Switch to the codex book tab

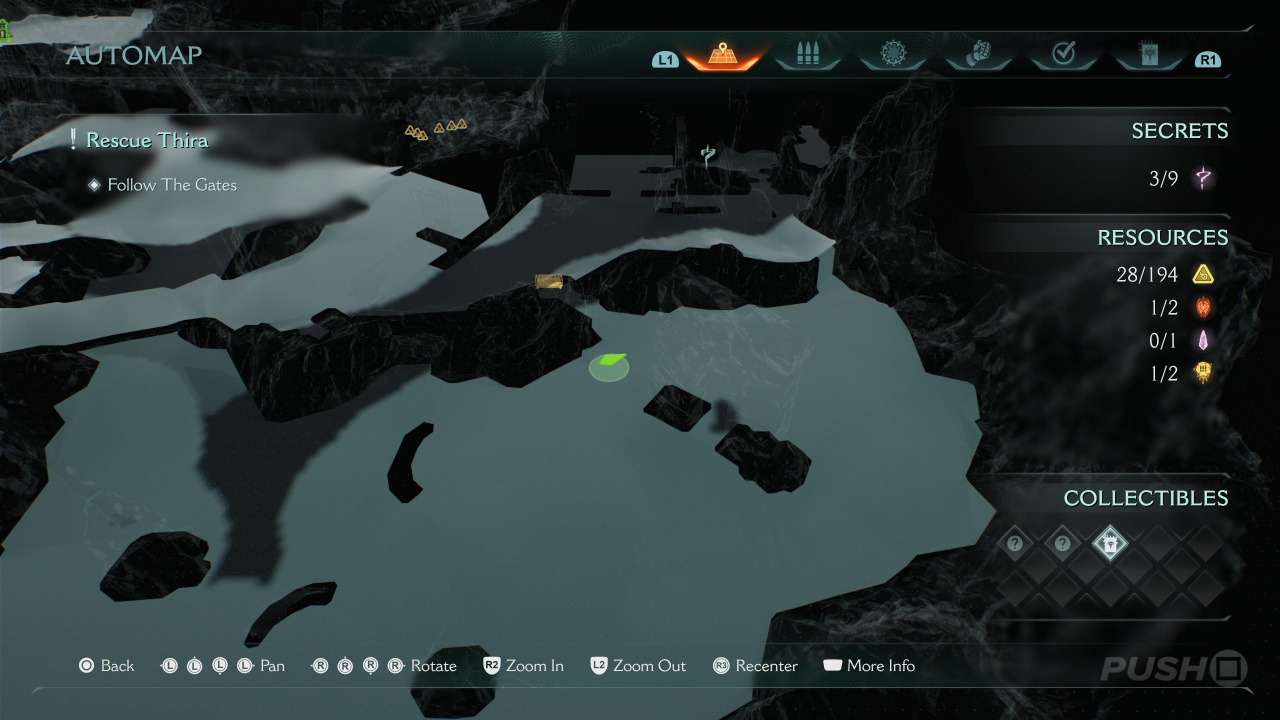point(1147,55)
